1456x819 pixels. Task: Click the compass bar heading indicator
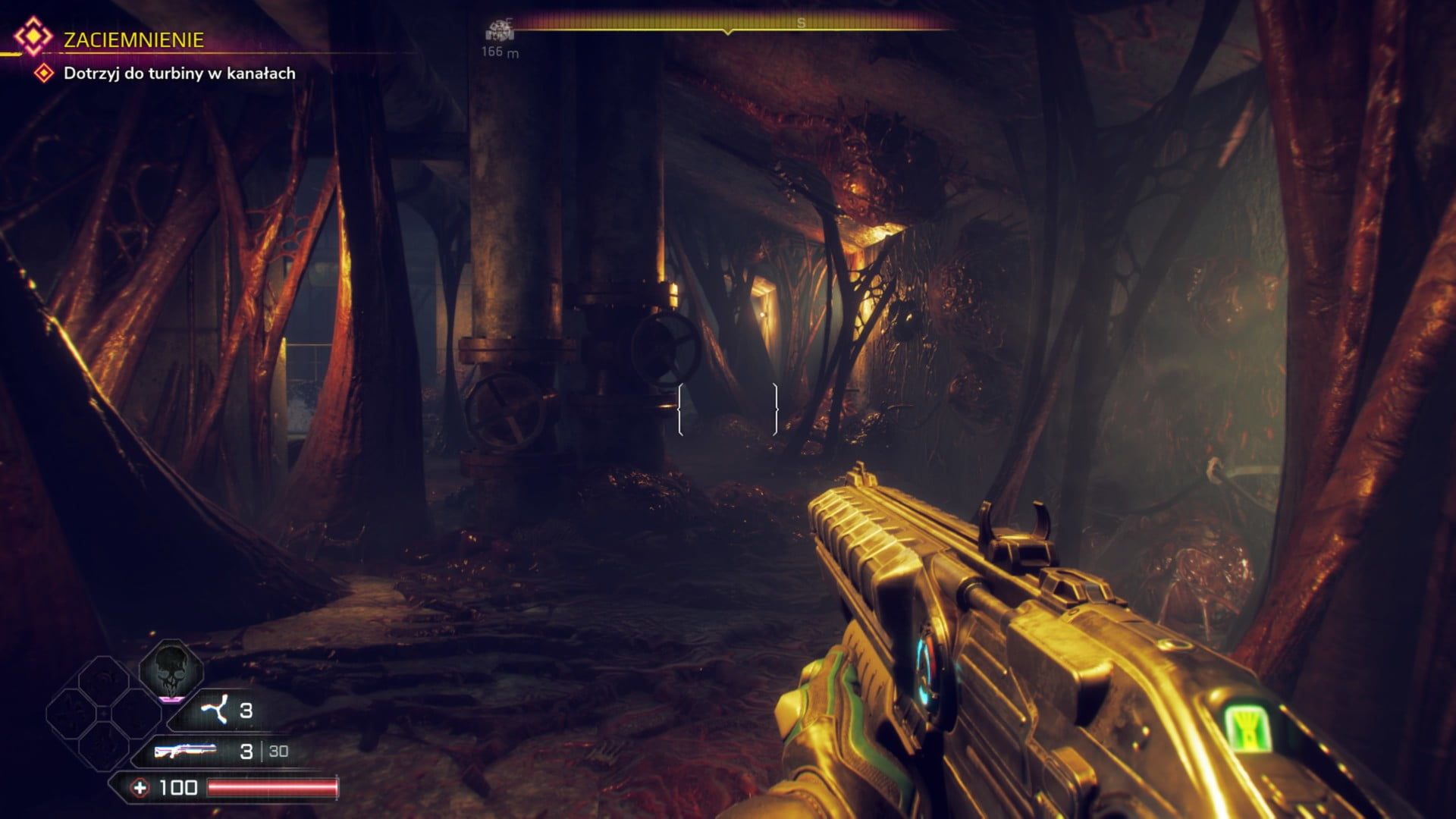coord(728,31)
